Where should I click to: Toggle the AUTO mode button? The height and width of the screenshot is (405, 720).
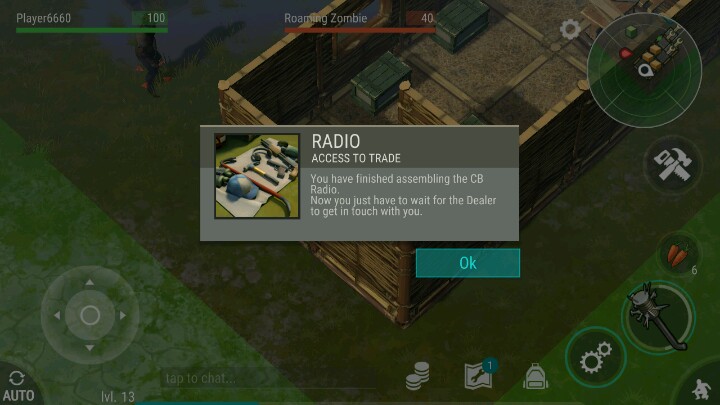coord(17,386)
